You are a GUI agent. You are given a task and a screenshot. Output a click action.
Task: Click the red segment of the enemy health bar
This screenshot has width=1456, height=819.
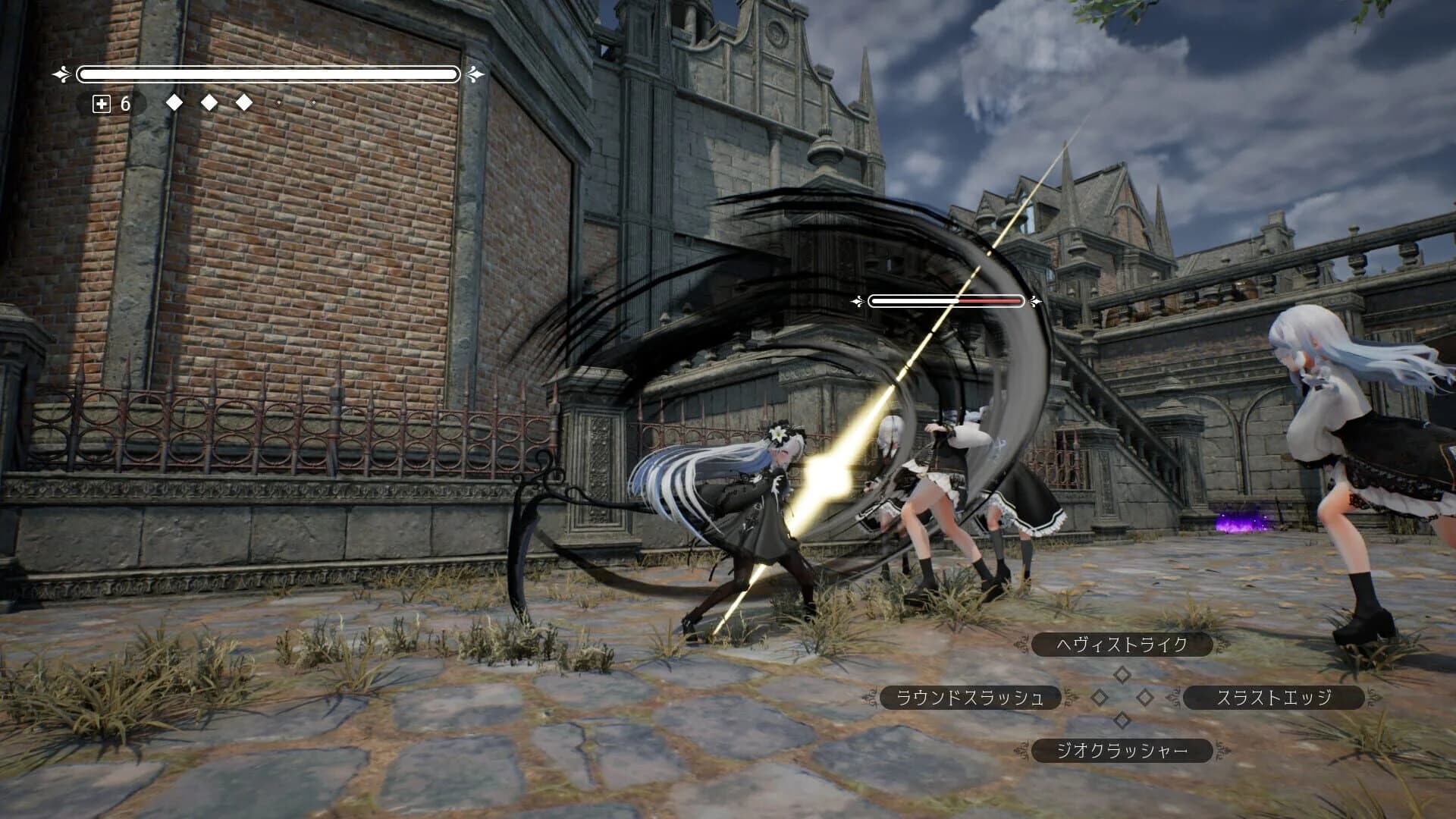[x=990, y=300]
